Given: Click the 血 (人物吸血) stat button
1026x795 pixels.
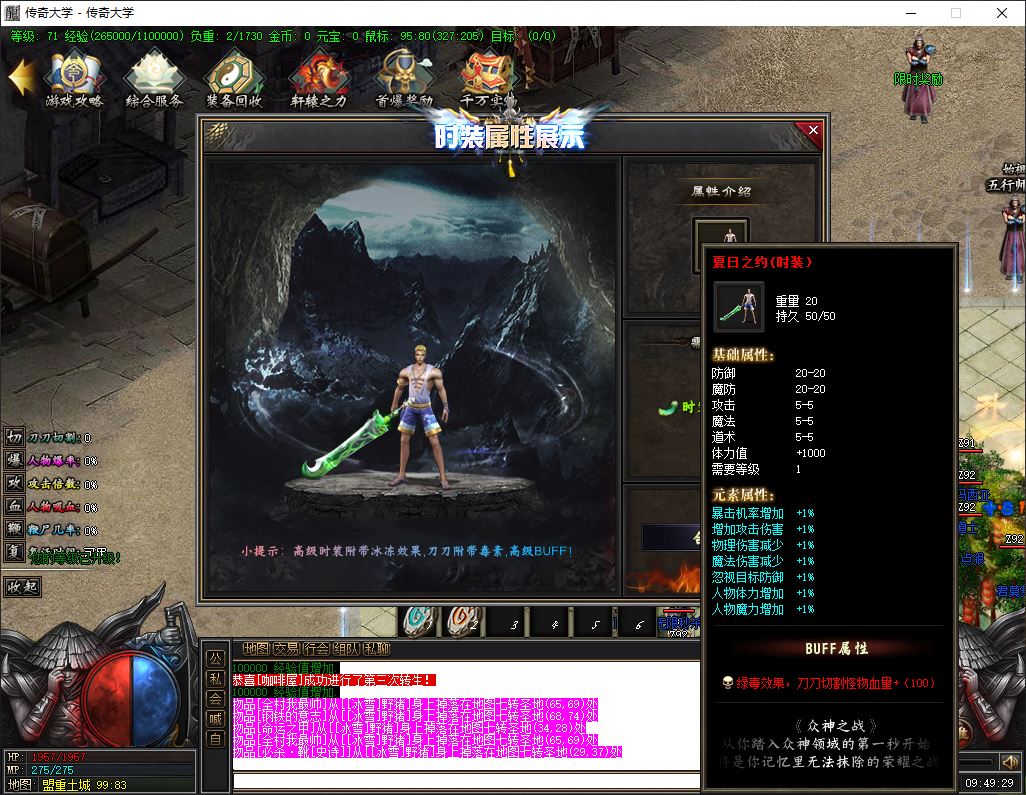Looking at the screenshot, I should (14, 506).
